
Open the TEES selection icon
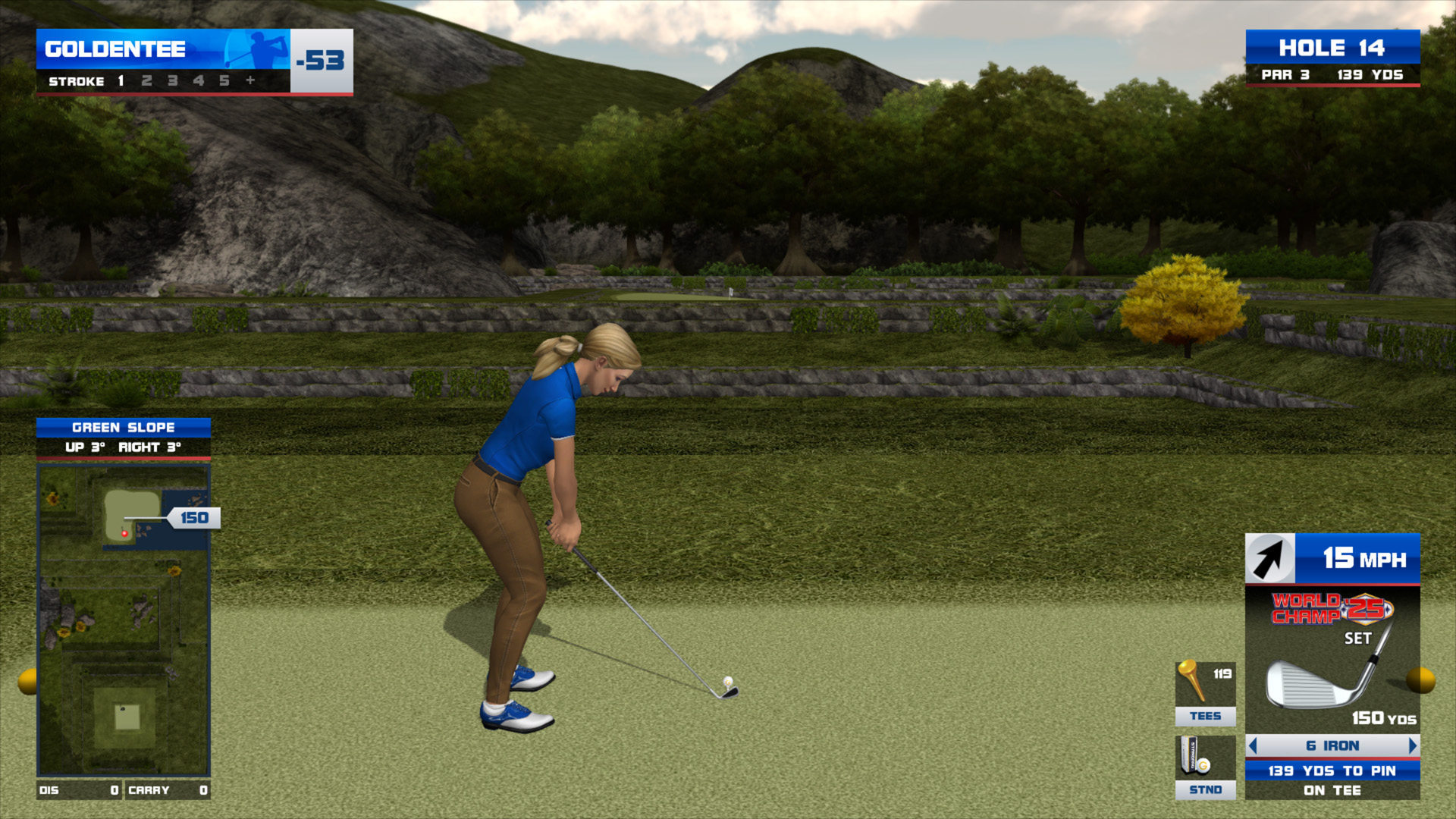(1205, 692)
